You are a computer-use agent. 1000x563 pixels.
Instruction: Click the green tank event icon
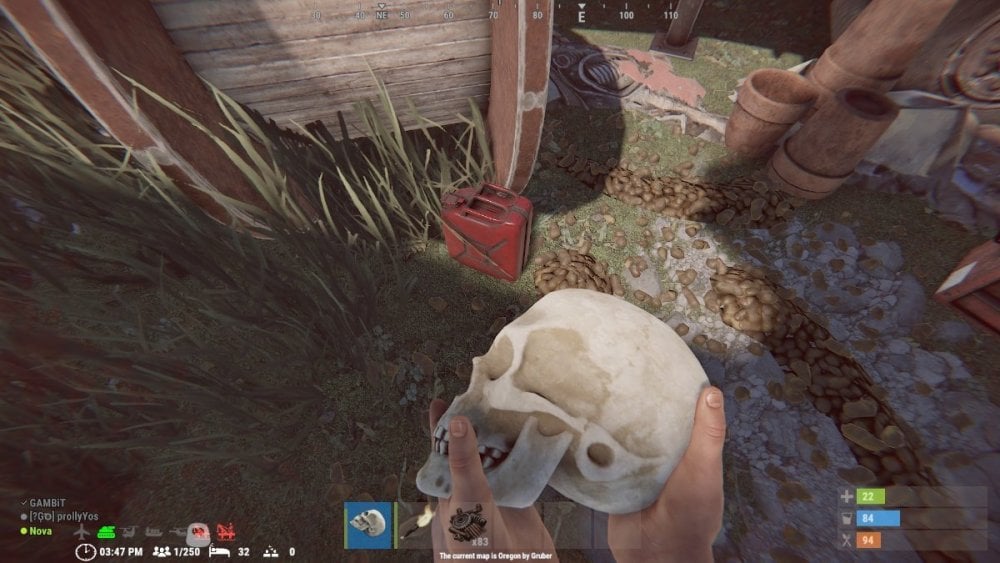pyautogui.click(x=106, y=532)
